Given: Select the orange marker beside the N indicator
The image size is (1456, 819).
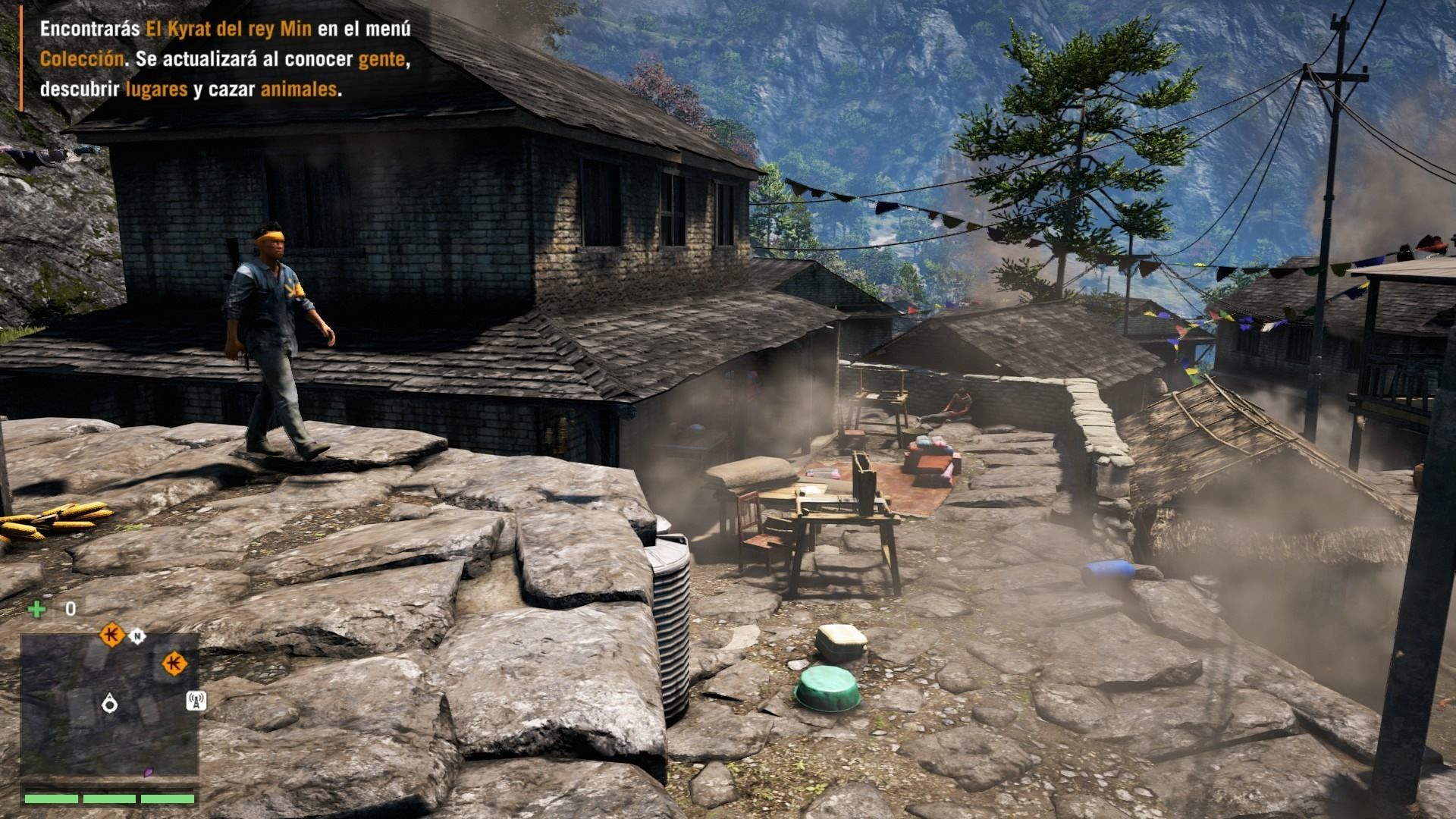Looking at the screenshot, I should [x=112, y=634].
